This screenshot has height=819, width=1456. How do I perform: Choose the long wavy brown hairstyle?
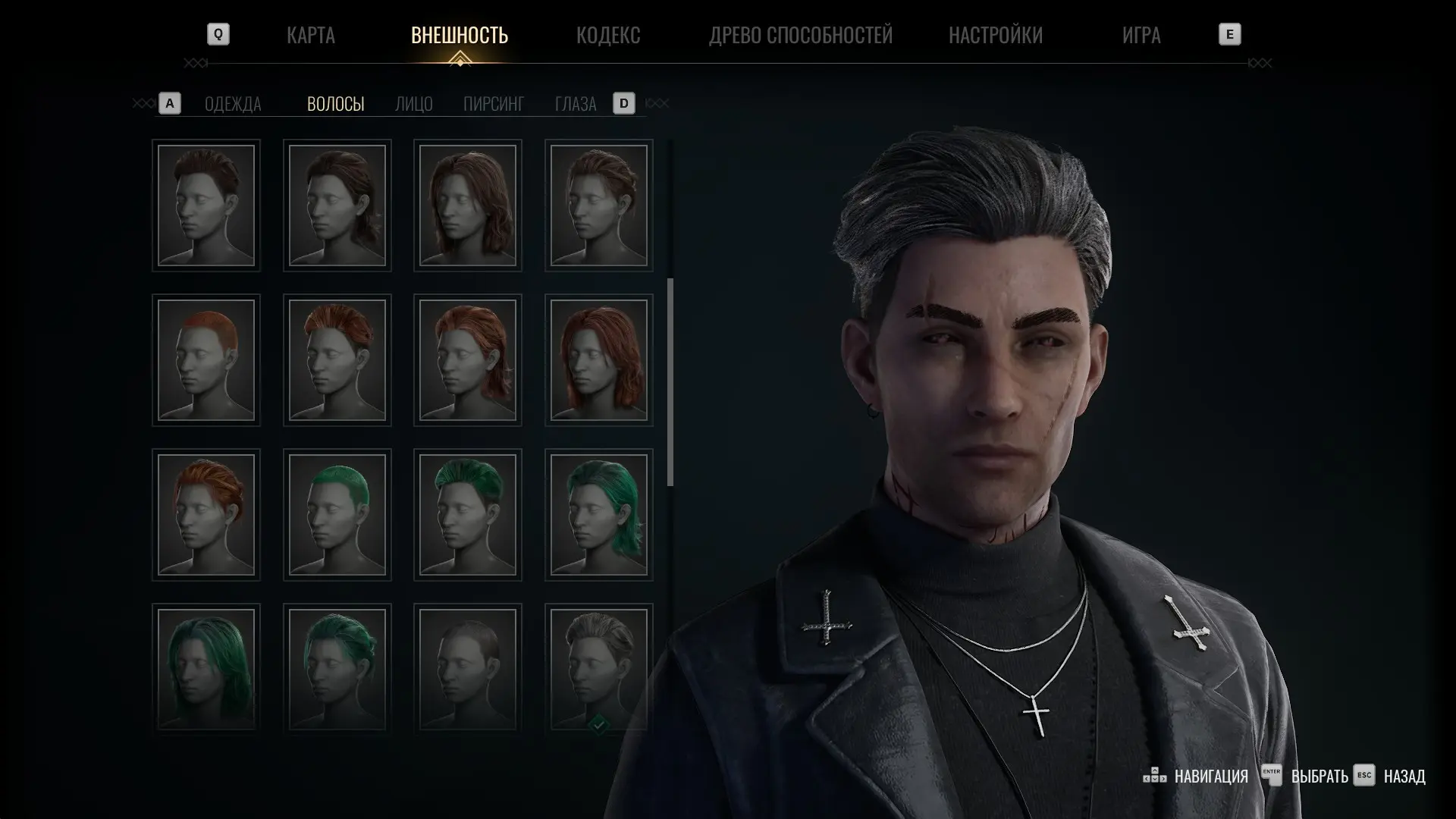coord(468,206)
